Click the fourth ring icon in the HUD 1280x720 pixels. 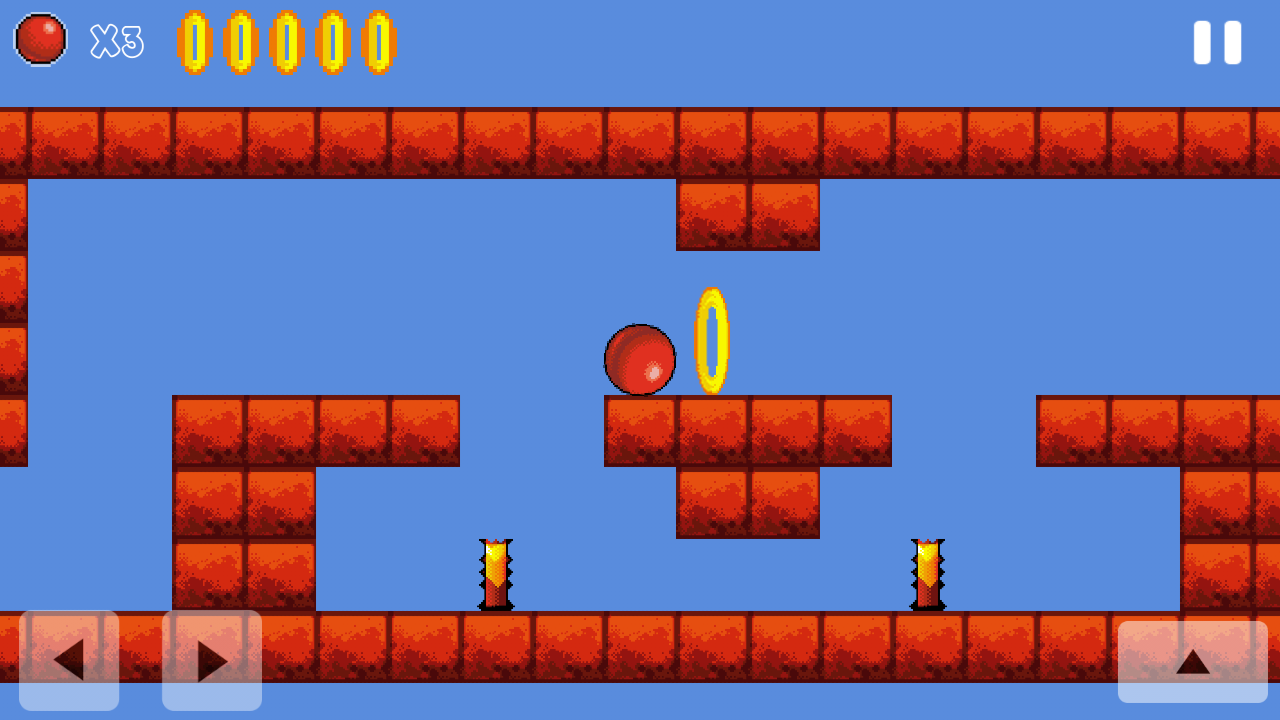[x=334, y=42]
